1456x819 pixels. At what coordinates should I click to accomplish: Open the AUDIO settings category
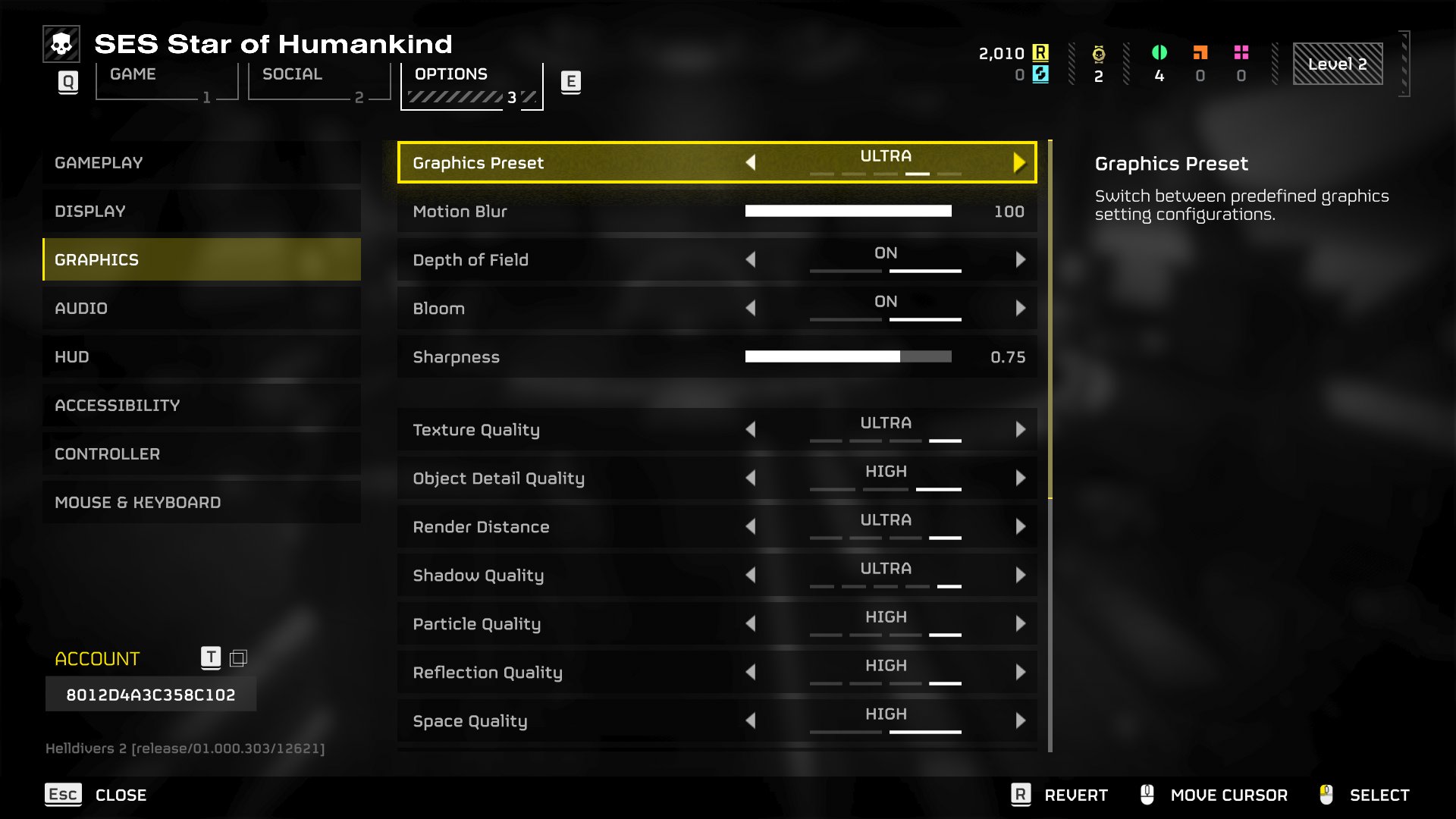coord(201,308)
